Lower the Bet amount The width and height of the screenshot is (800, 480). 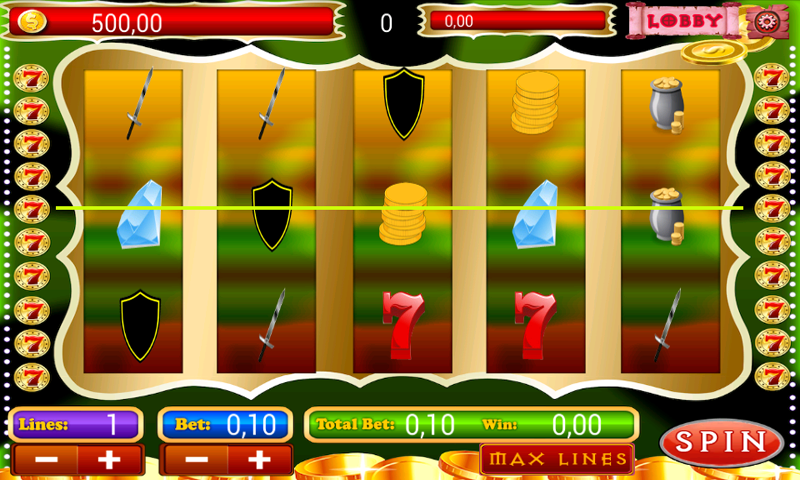click(195, 460)
